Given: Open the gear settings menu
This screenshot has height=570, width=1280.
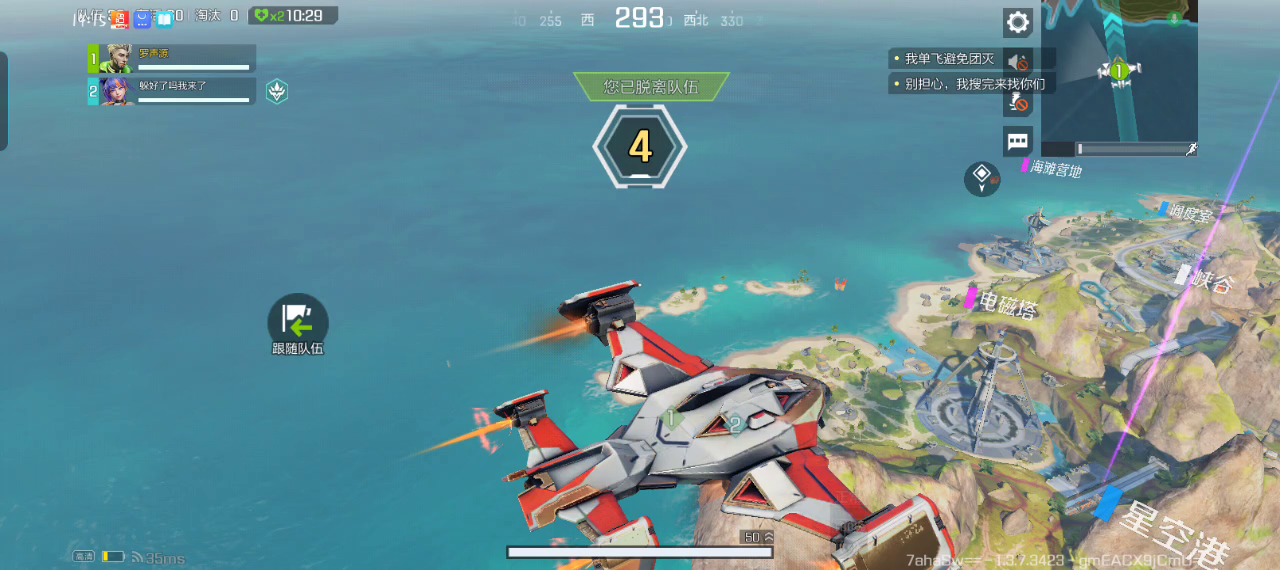Looking at the screenshot, I should pyautogui.click(x=1018, y=23).
